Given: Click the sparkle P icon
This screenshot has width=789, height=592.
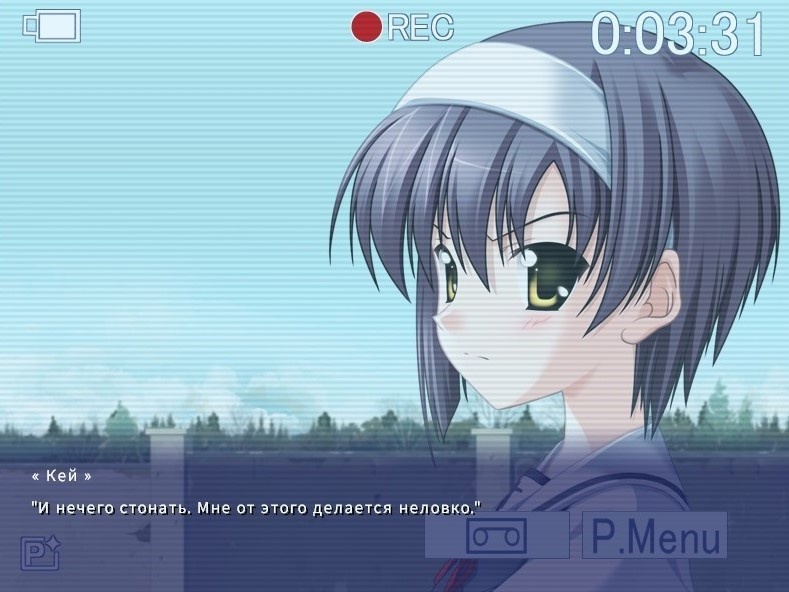Looking at the screenshot, I should tap(42, 553).
